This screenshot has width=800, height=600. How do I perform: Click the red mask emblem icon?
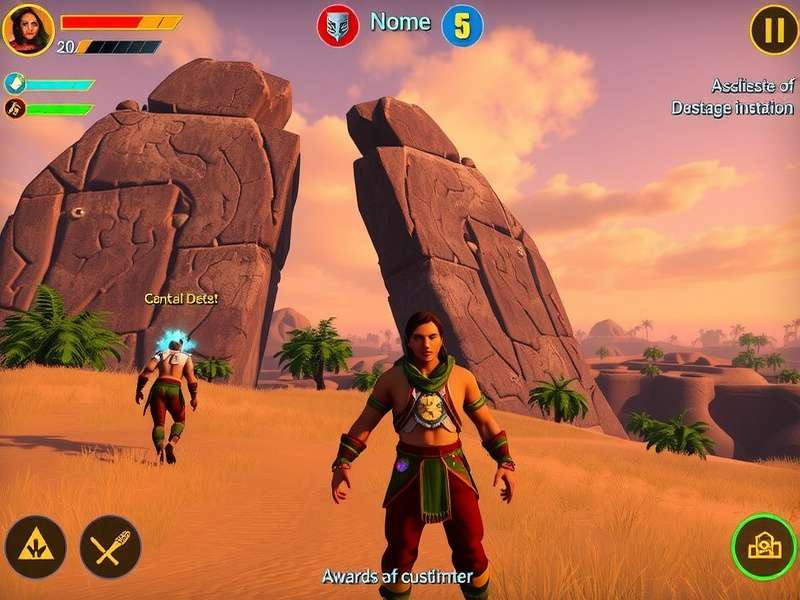(x=338, y=26)
